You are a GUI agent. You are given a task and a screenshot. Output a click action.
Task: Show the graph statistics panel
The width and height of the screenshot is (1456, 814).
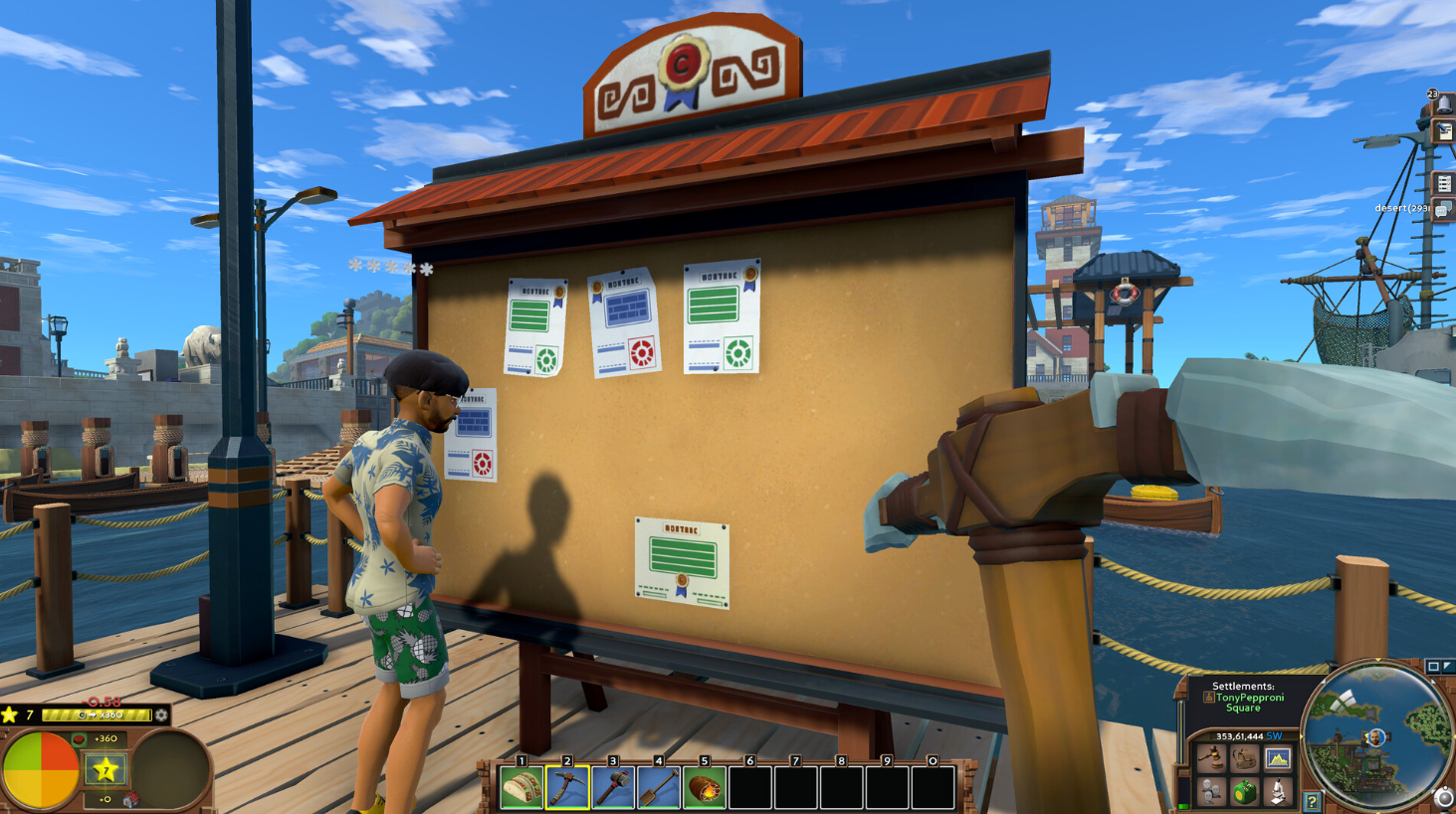pyautogui.click(x=1278, y=759)
